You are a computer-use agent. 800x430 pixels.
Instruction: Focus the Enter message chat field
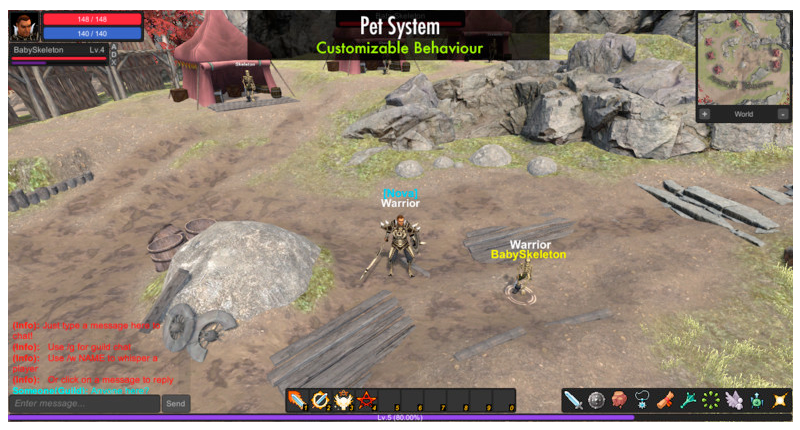point(84,403)
